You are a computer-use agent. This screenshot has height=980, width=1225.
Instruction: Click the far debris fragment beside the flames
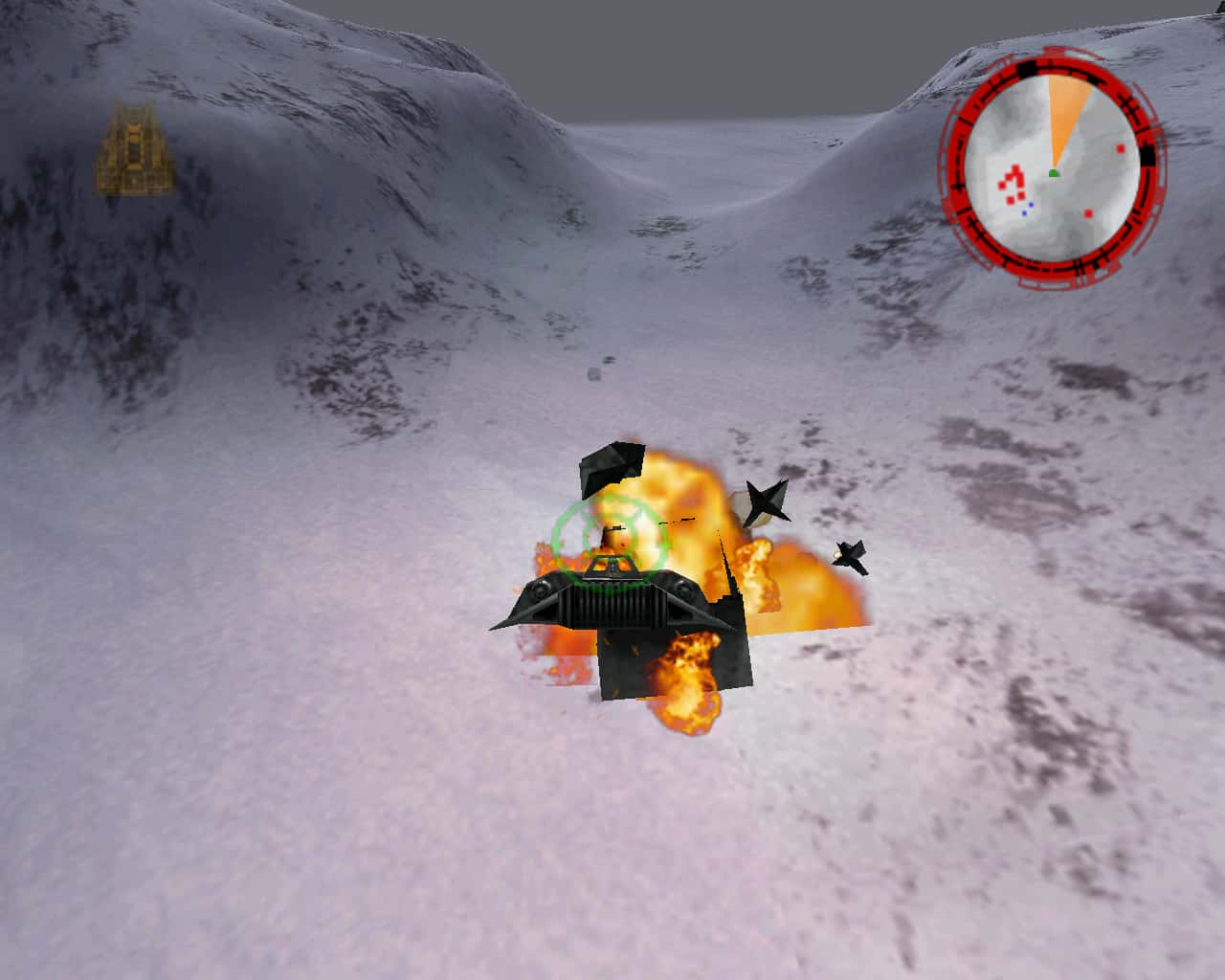tap(852, 555)
